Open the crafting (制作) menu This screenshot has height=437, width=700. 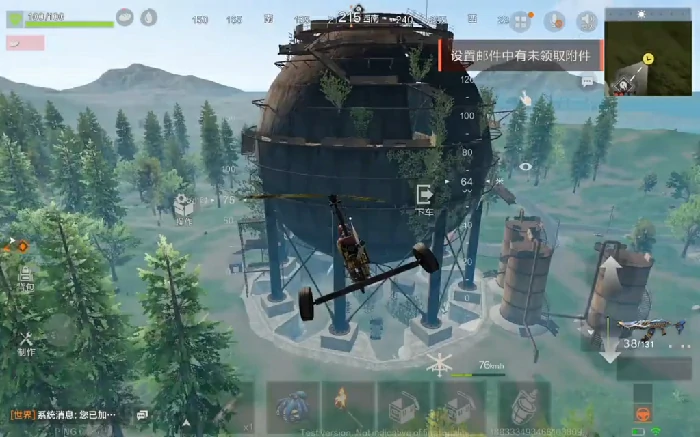tap(26, 344)
